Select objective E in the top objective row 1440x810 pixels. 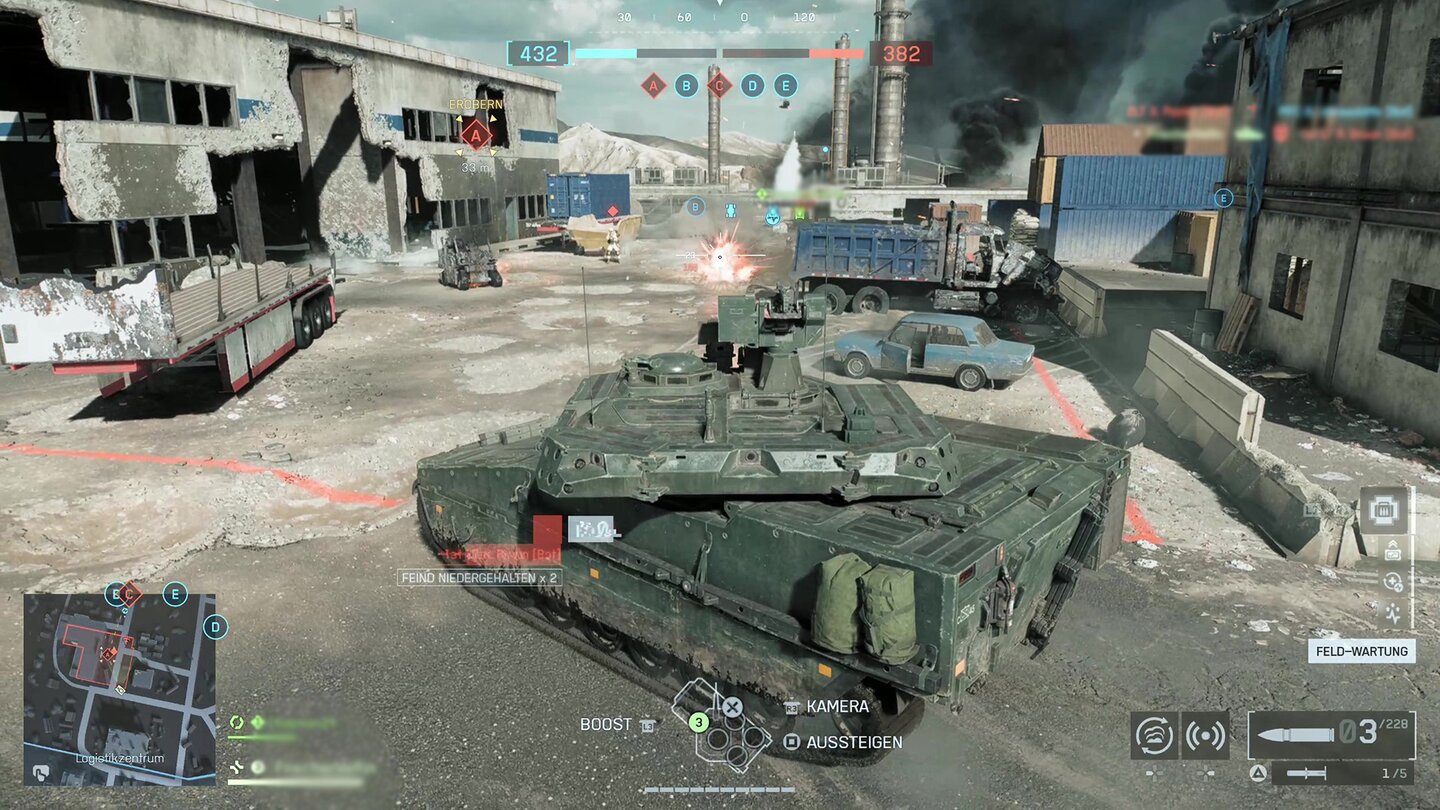coord(786,86)
